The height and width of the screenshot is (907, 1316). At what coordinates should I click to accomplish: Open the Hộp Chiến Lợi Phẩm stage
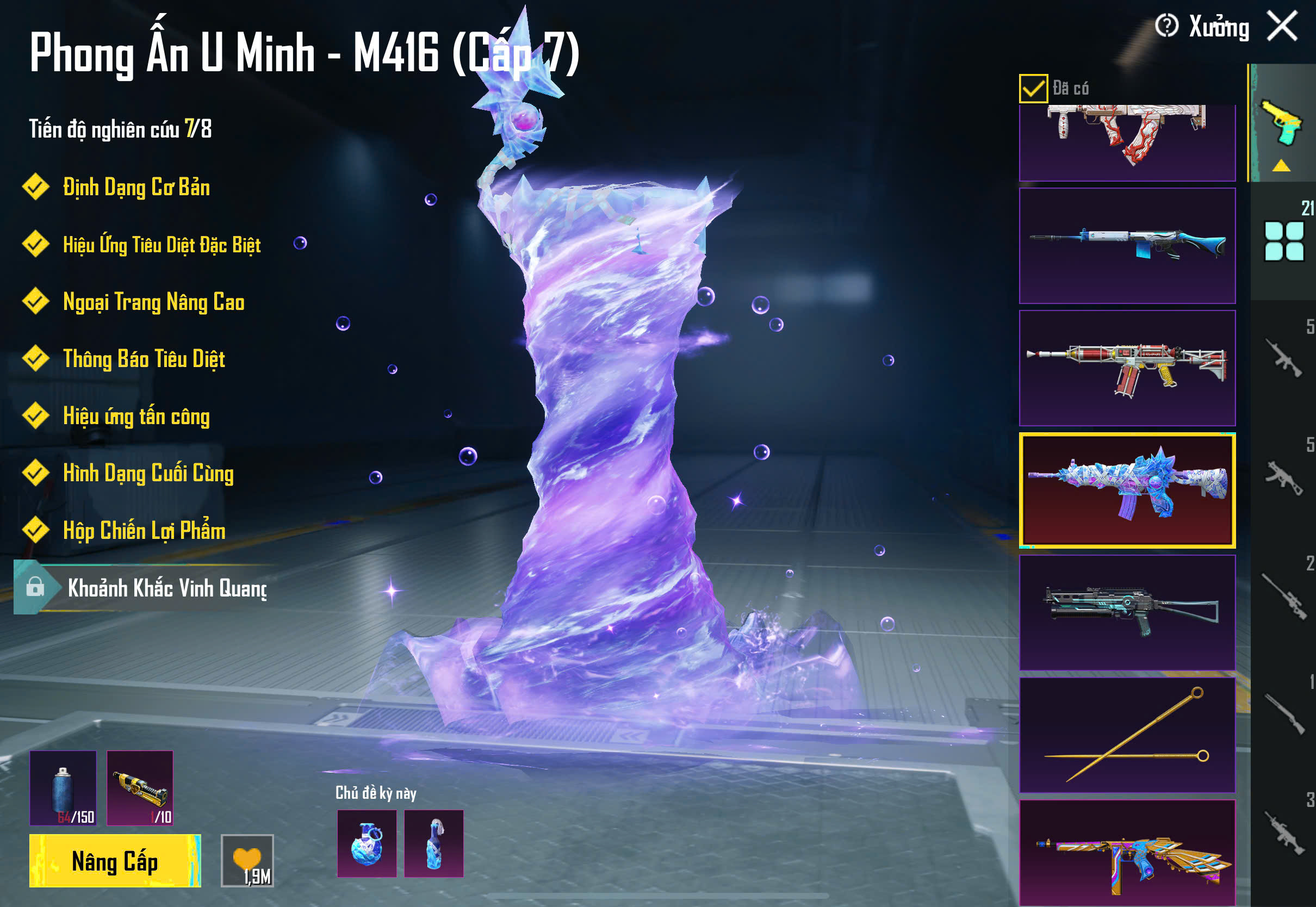click(x=143, y=531)
